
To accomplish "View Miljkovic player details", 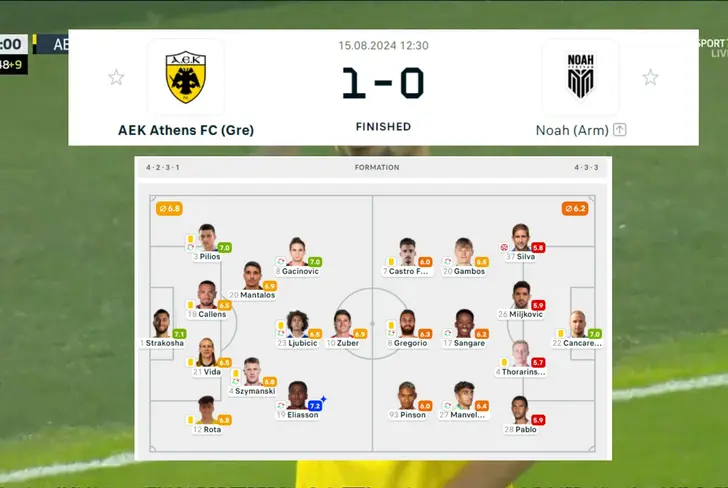I will tap(520, 296).
